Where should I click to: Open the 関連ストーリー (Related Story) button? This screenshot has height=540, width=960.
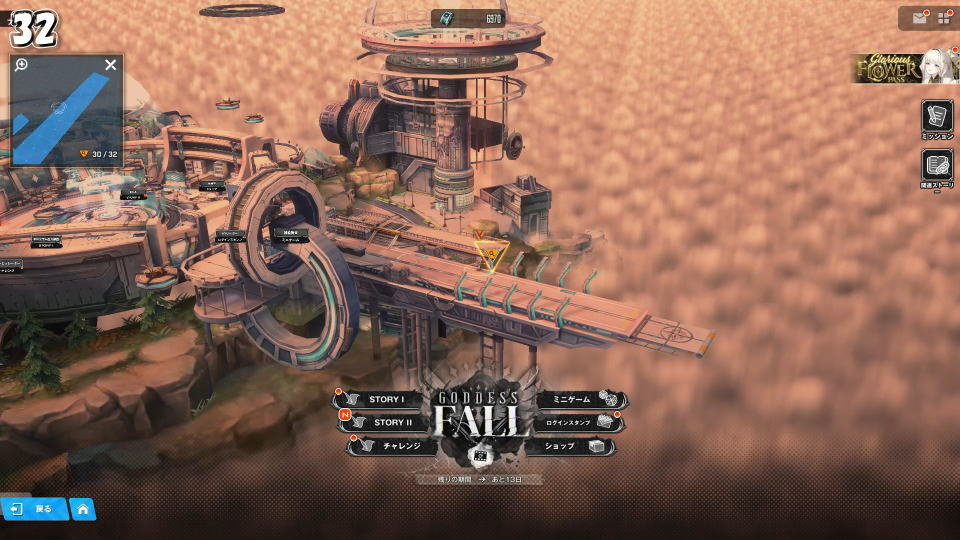click(x=937, y=167)
